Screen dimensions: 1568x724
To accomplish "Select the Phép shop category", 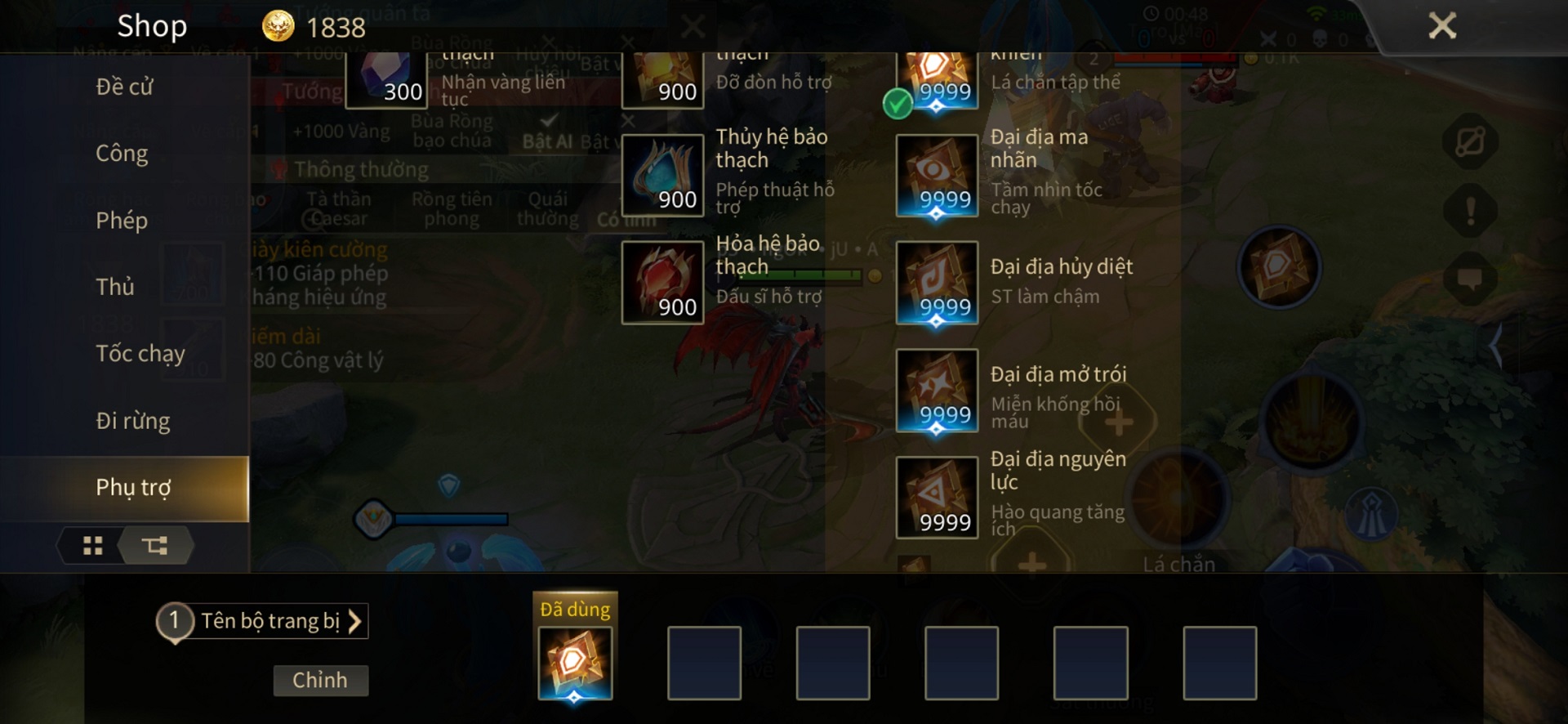I will pos(122,221).
